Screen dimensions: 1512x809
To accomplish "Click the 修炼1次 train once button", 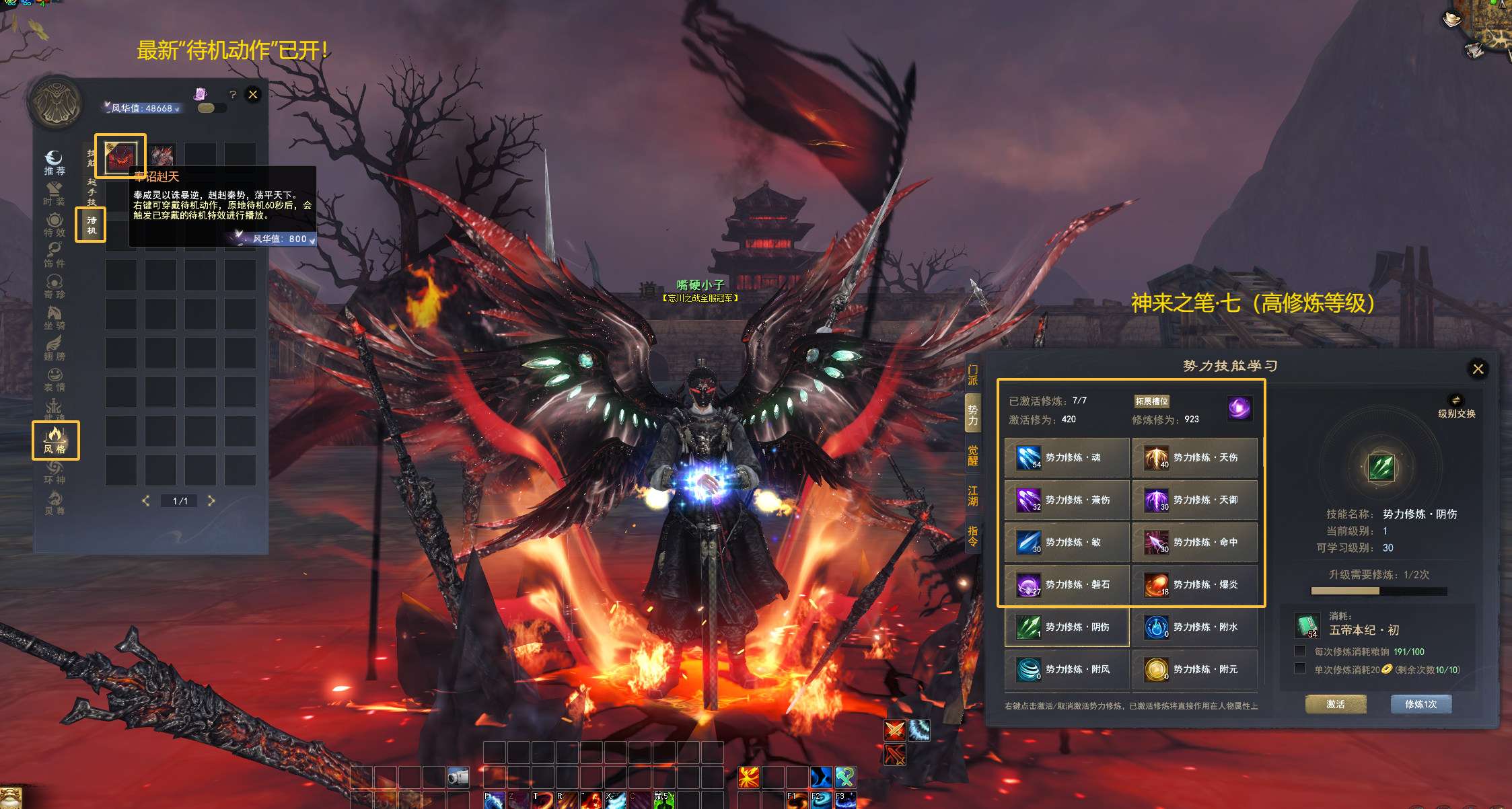I will click(1420, 704).
